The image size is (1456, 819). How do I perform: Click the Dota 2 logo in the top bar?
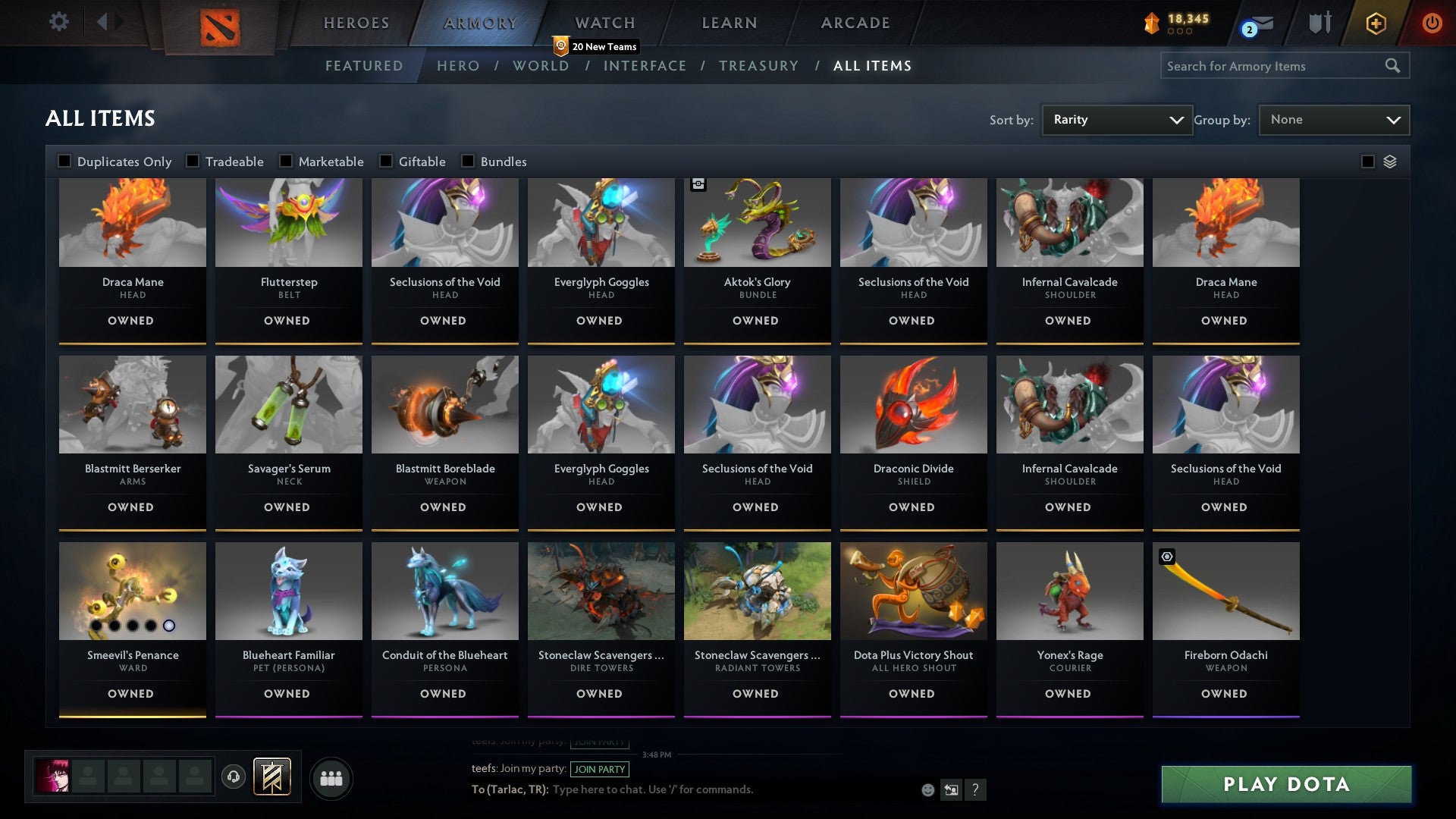point(218,25)
